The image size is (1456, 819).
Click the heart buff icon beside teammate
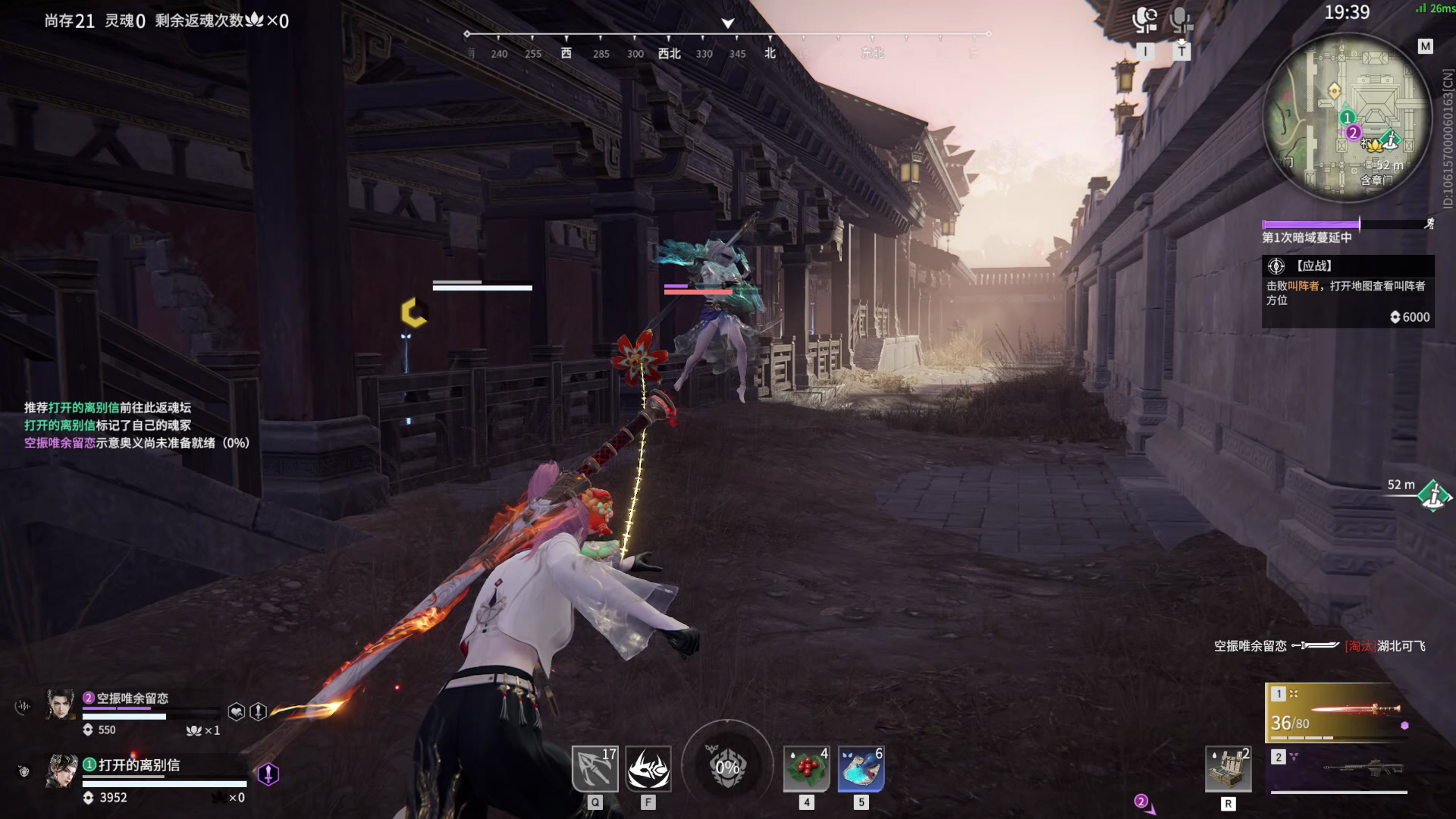click(237, 711)
